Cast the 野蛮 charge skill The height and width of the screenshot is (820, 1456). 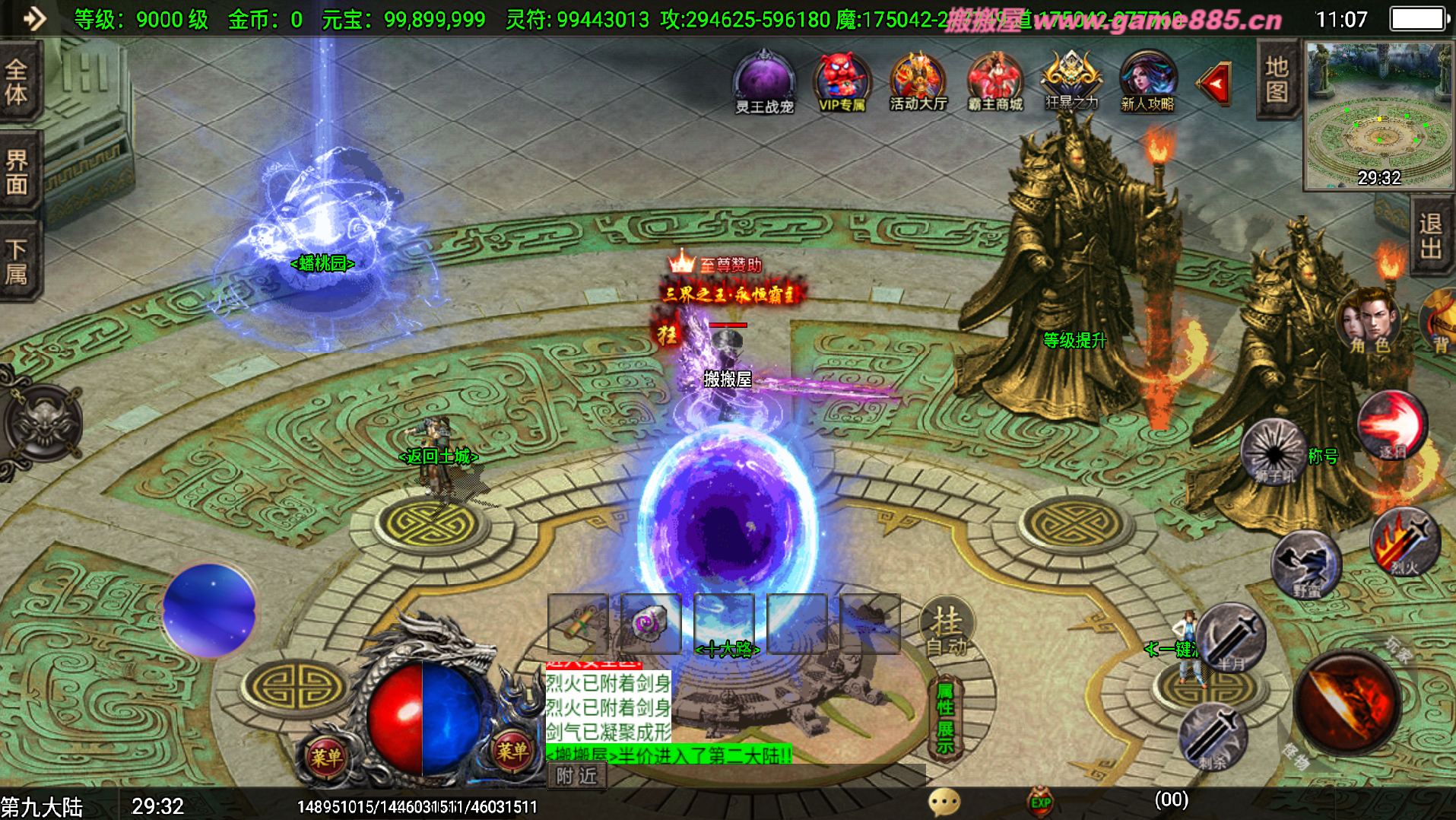(x=1306, y=564)
